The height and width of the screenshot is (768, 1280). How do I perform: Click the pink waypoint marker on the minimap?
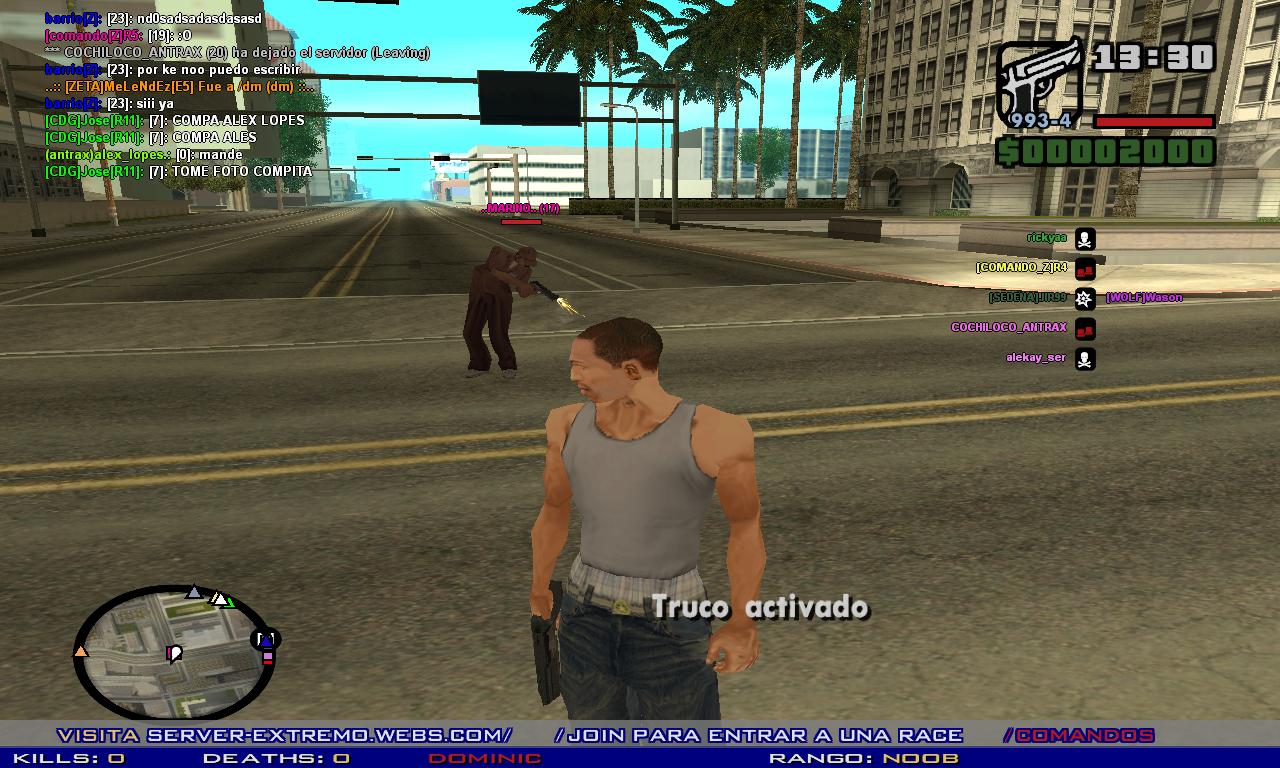pos(169,653)
